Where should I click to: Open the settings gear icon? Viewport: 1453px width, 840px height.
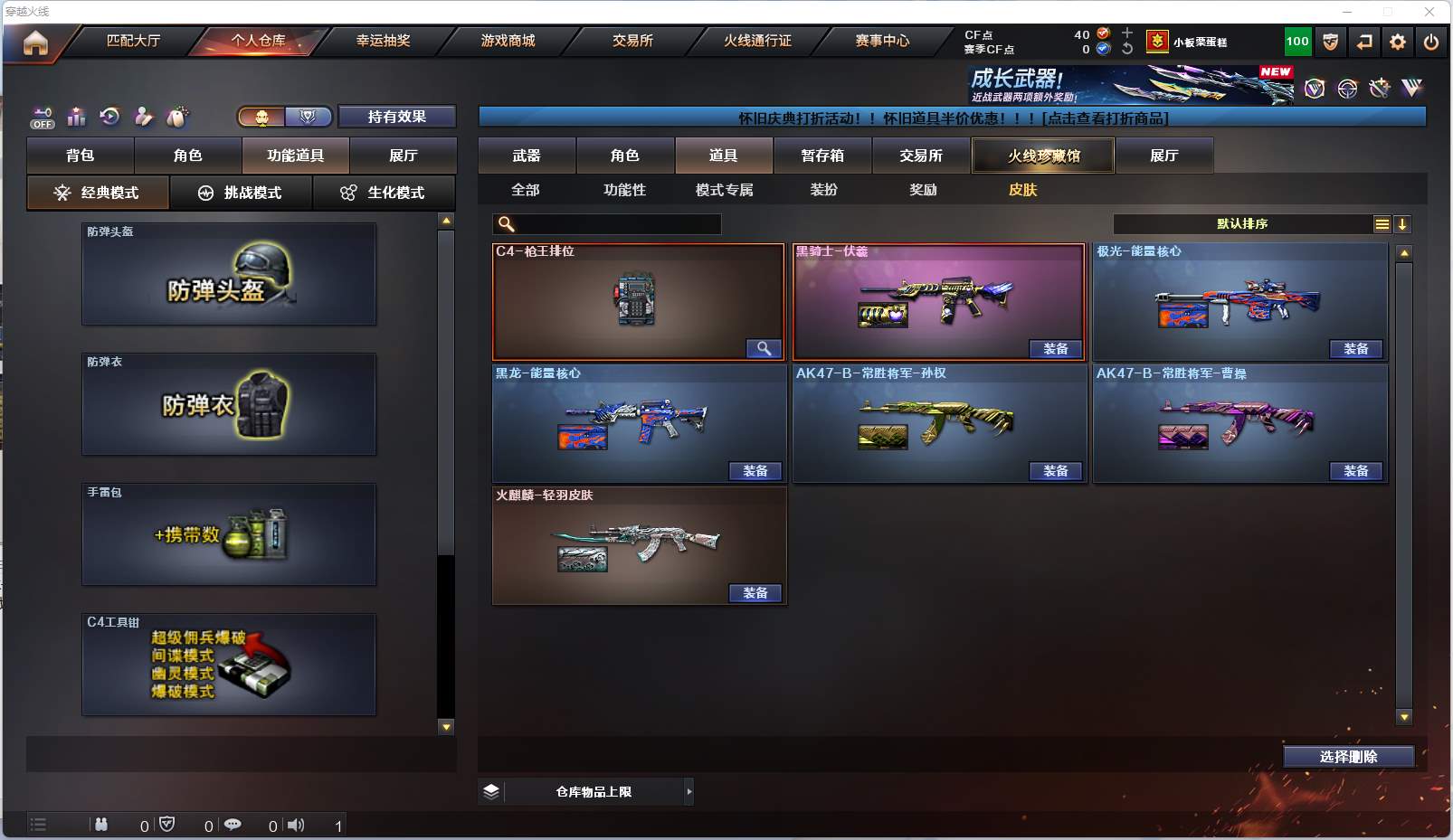1398,42
